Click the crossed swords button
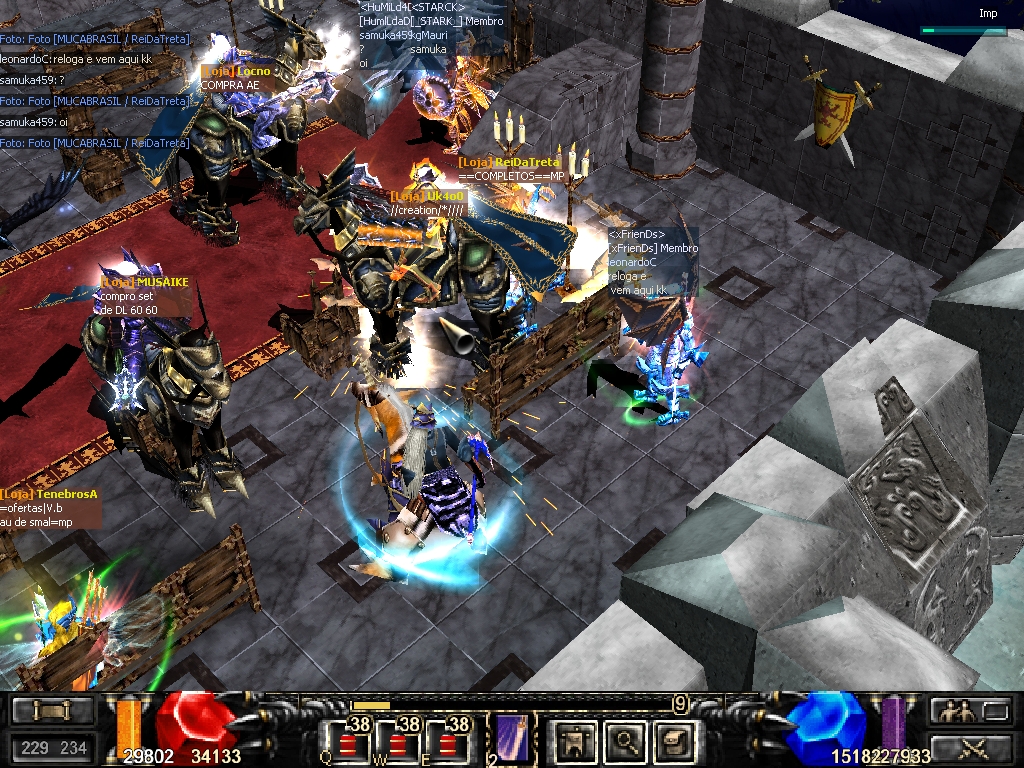1024x768 pixels. tap(970, 746)
